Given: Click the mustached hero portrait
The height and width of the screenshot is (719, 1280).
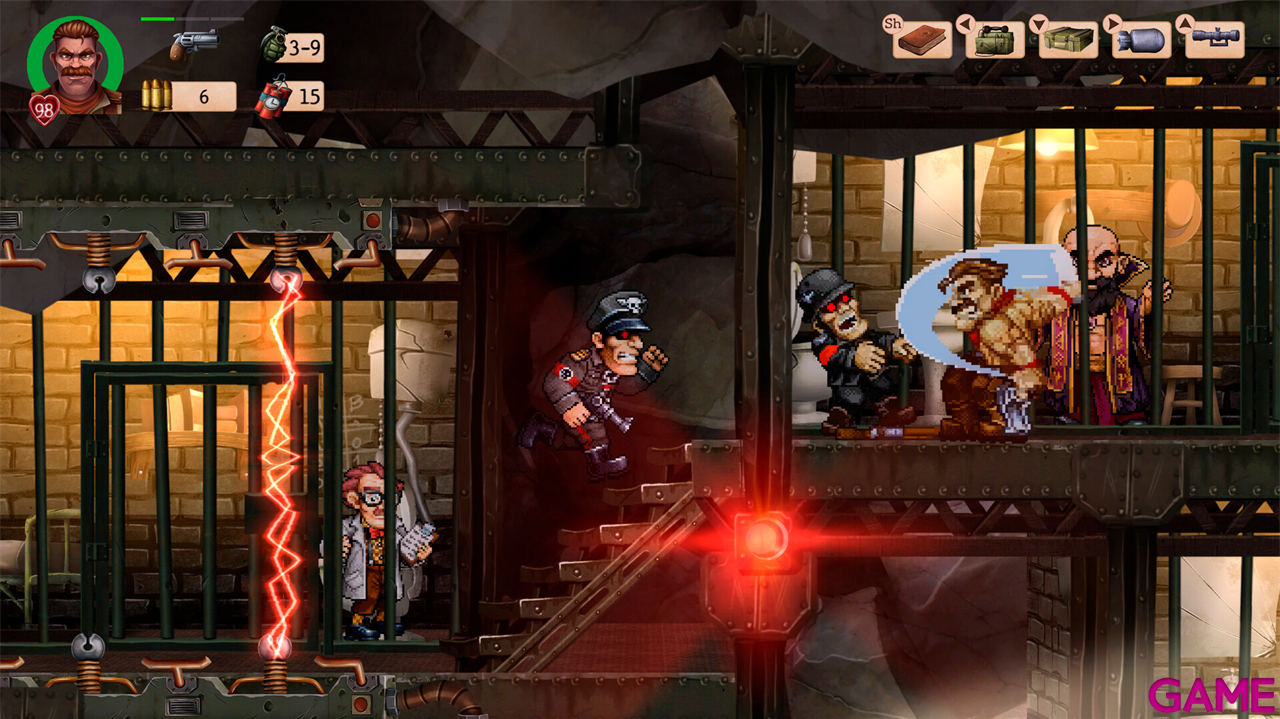Looking at the screenshot, I should click(75, 64).
